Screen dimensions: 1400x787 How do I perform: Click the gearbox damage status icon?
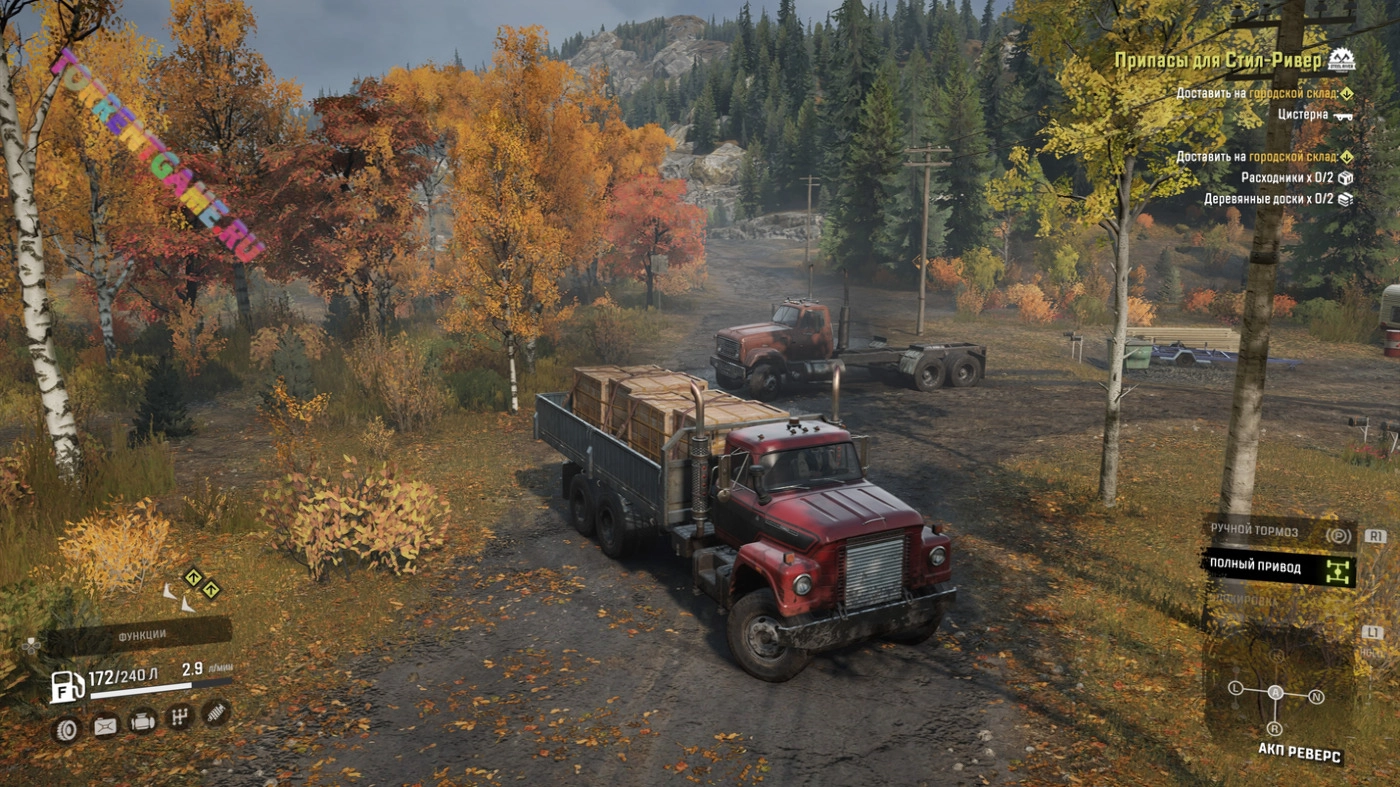point(179,717)
